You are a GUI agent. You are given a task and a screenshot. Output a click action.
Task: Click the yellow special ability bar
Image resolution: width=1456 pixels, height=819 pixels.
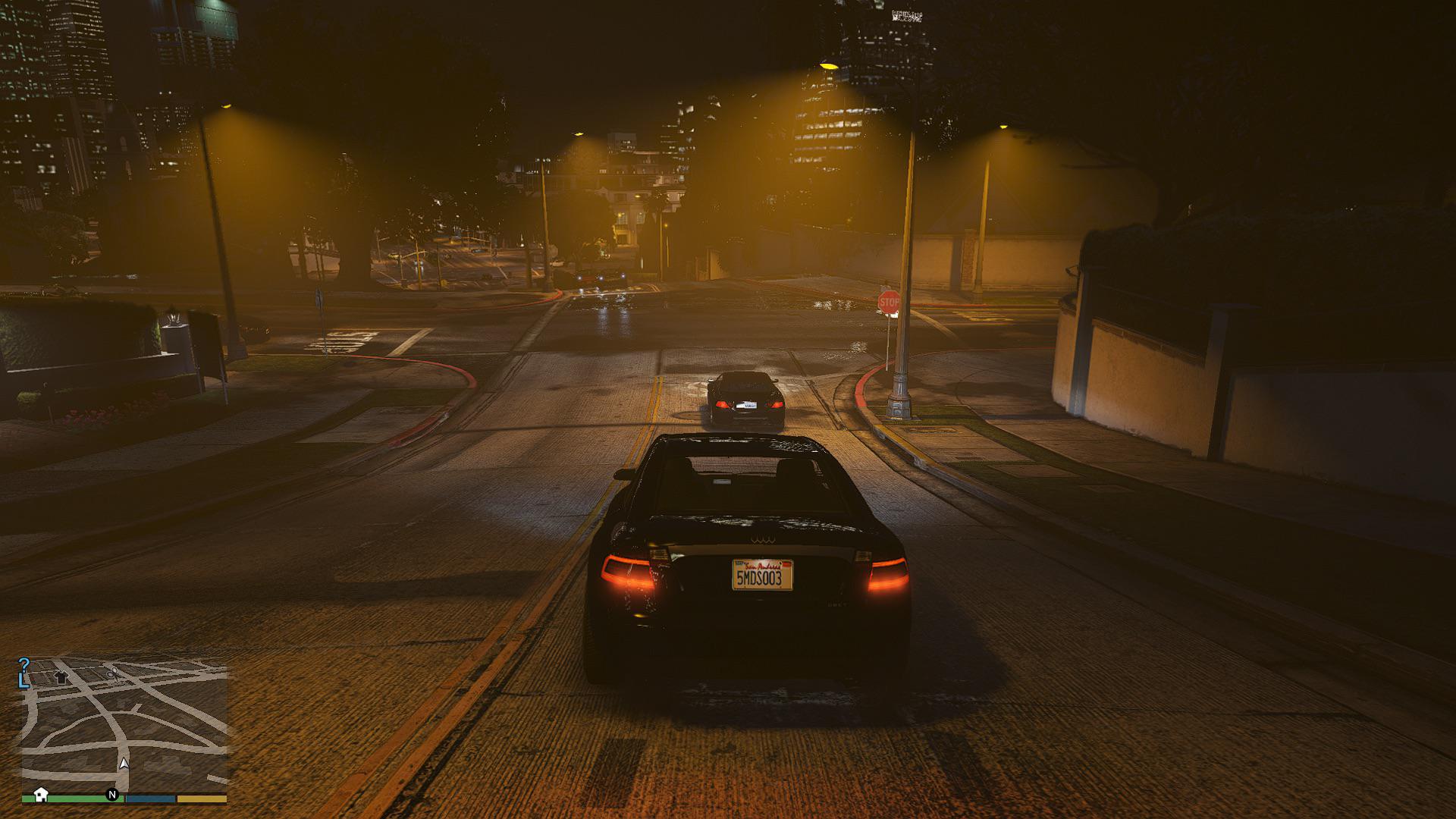(201, 798)
